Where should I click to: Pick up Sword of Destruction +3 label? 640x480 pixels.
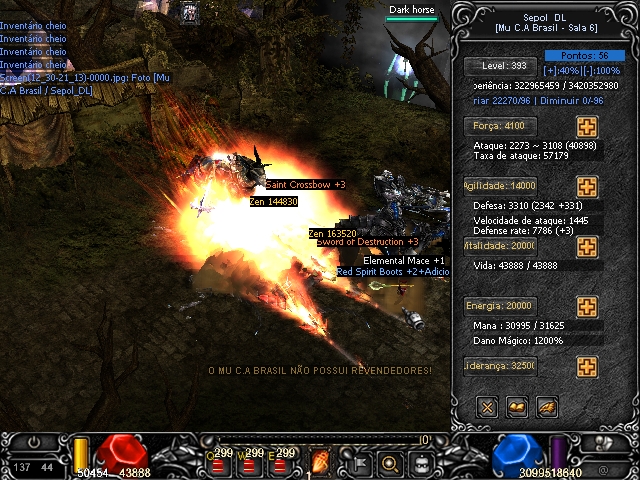click(368, 242)
